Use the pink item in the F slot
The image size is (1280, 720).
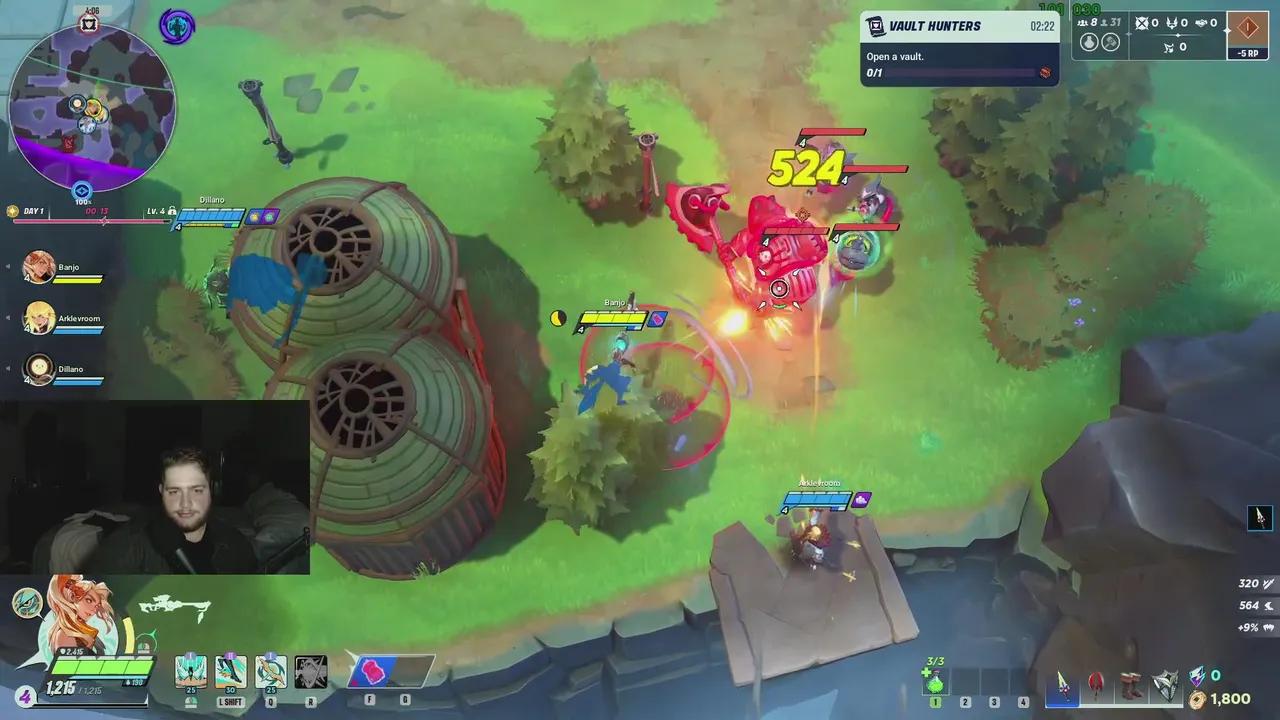point(372,672)
